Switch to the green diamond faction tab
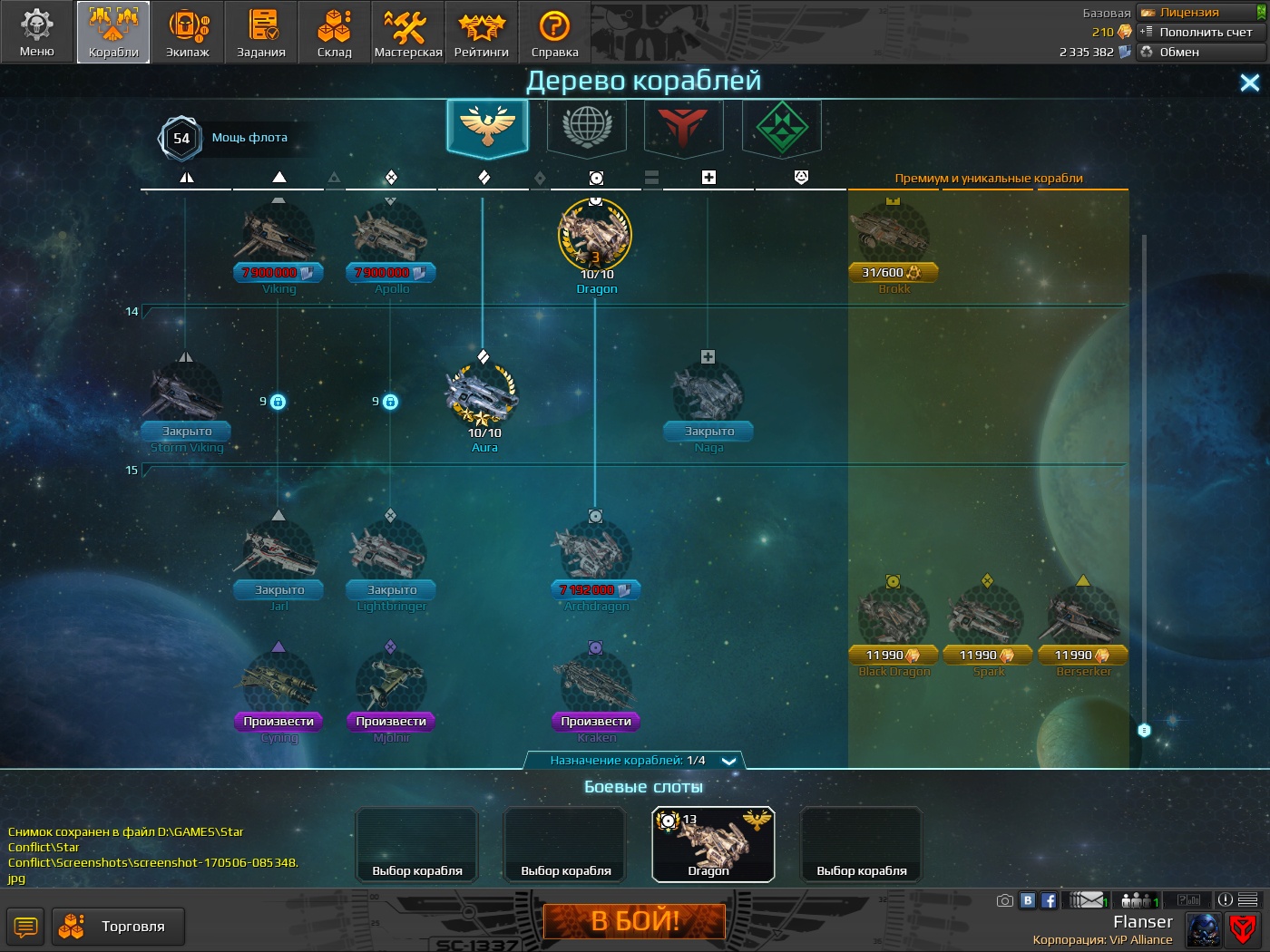The width and height of the screenshot is (1270, 952). click(781, 126)
